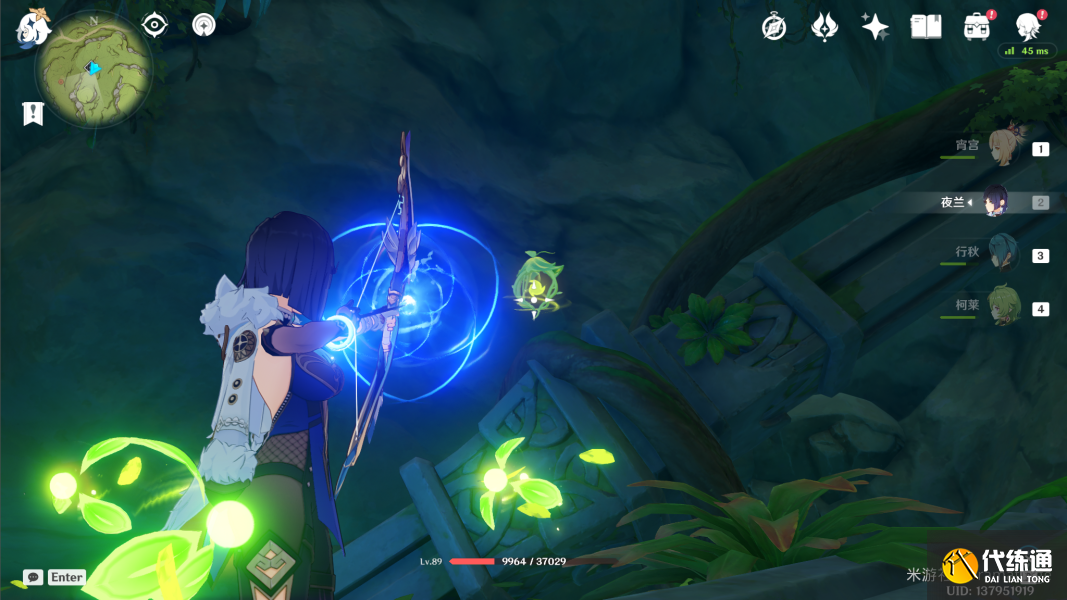Open the character screen head icon

(1027, 27)
